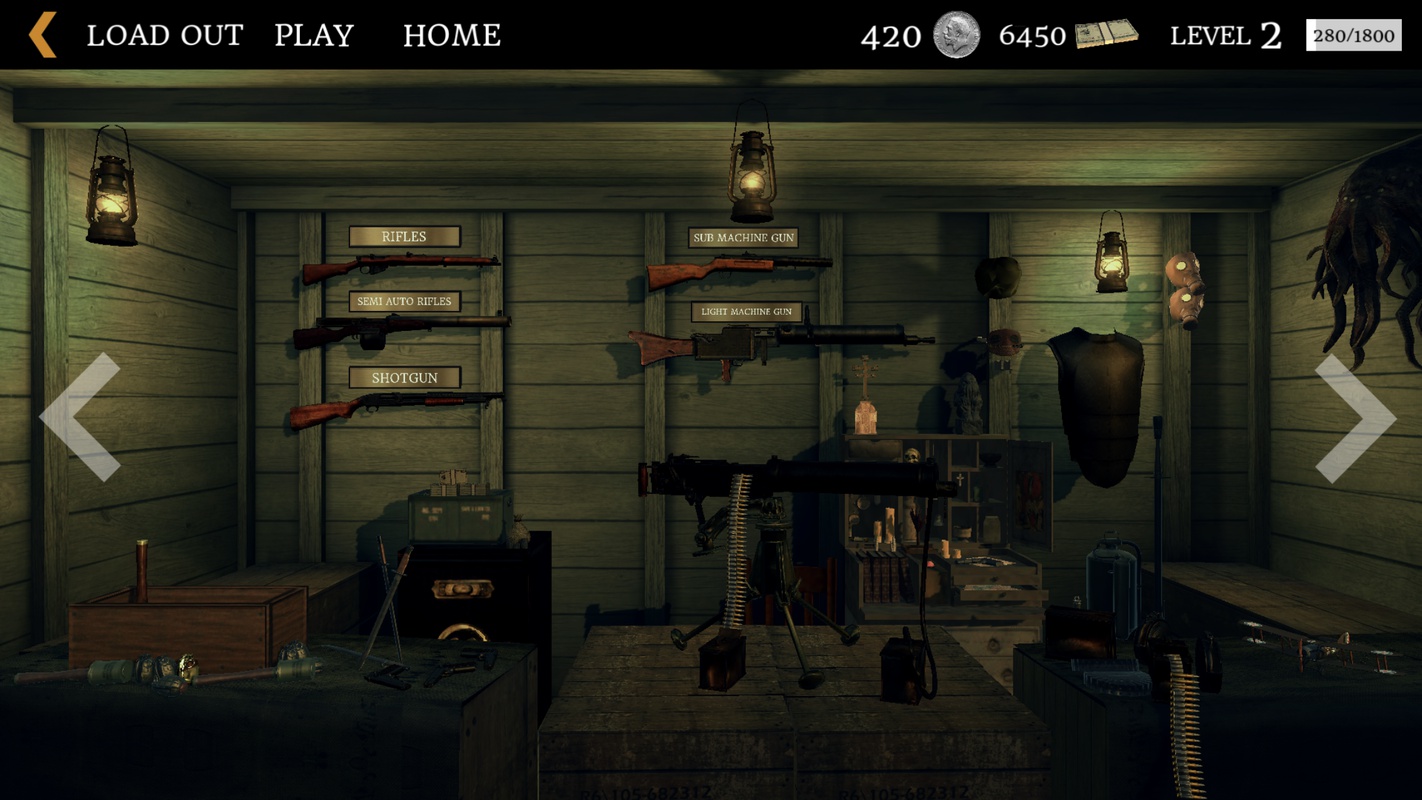Viewport: 1422px width, 800px height.
Task: Click the orange back arrow
Action: pyautogui.click(x=43, y=35)
